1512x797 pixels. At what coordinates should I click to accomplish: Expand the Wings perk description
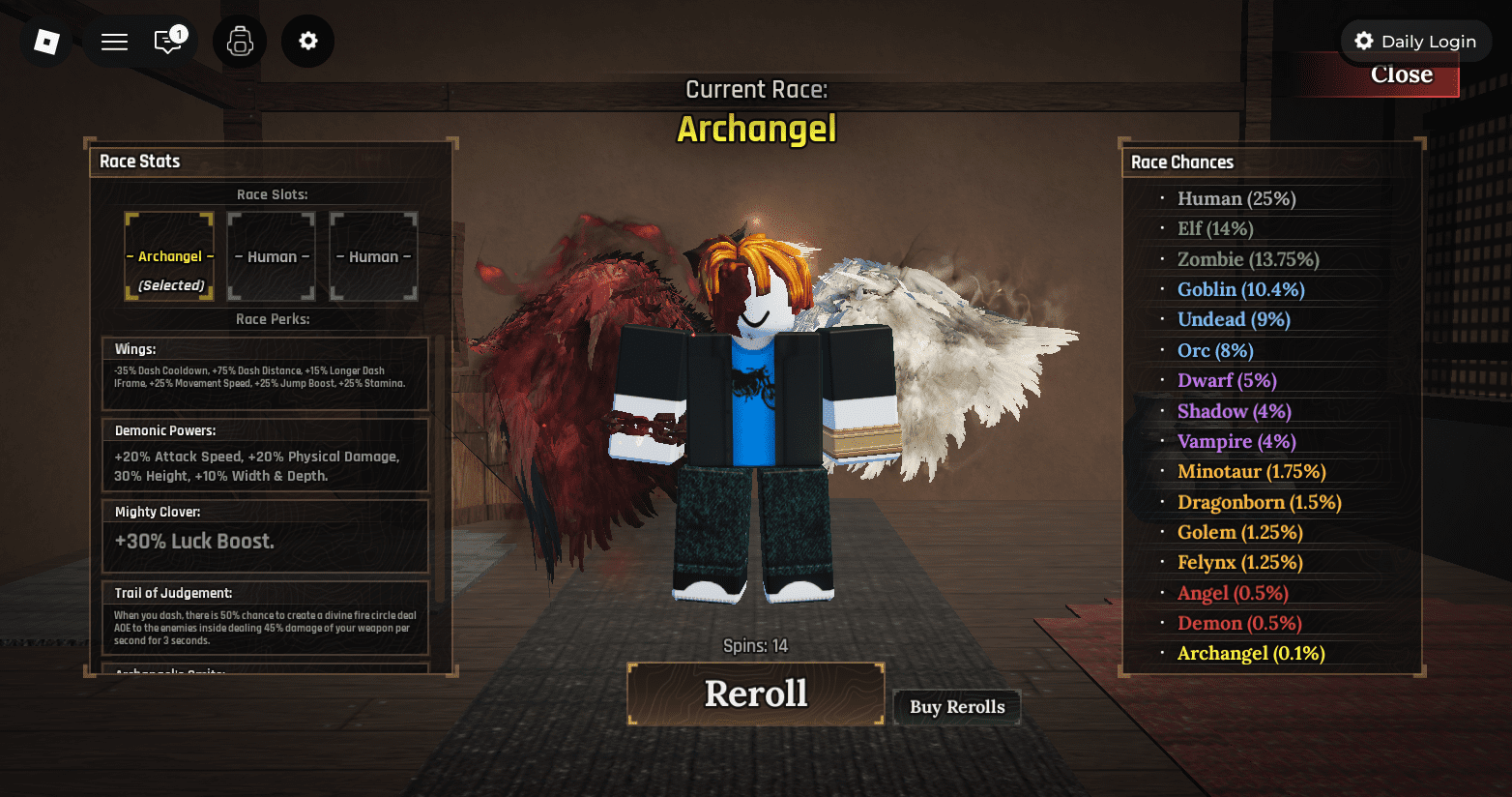266,373
